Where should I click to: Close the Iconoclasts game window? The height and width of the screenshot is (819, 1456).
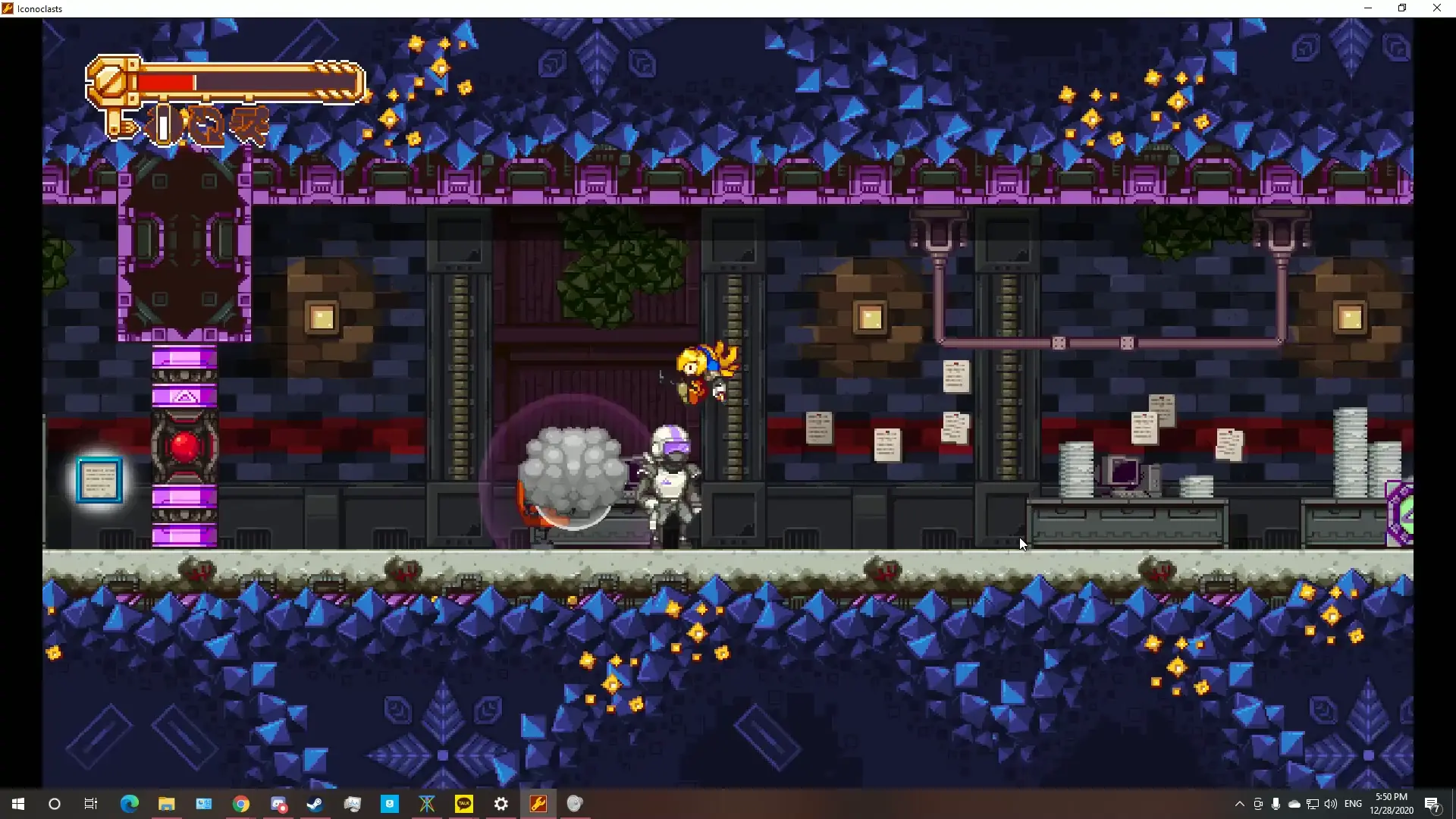[x=1436, y=8]
